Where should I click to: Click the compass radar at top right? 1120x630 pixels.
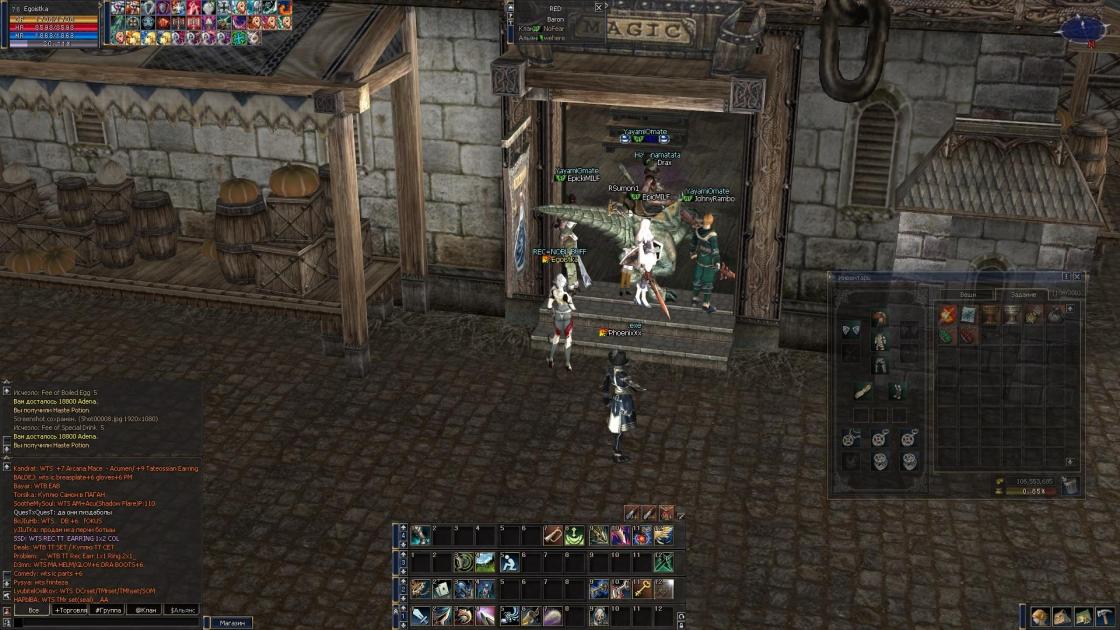[1086, 28]
